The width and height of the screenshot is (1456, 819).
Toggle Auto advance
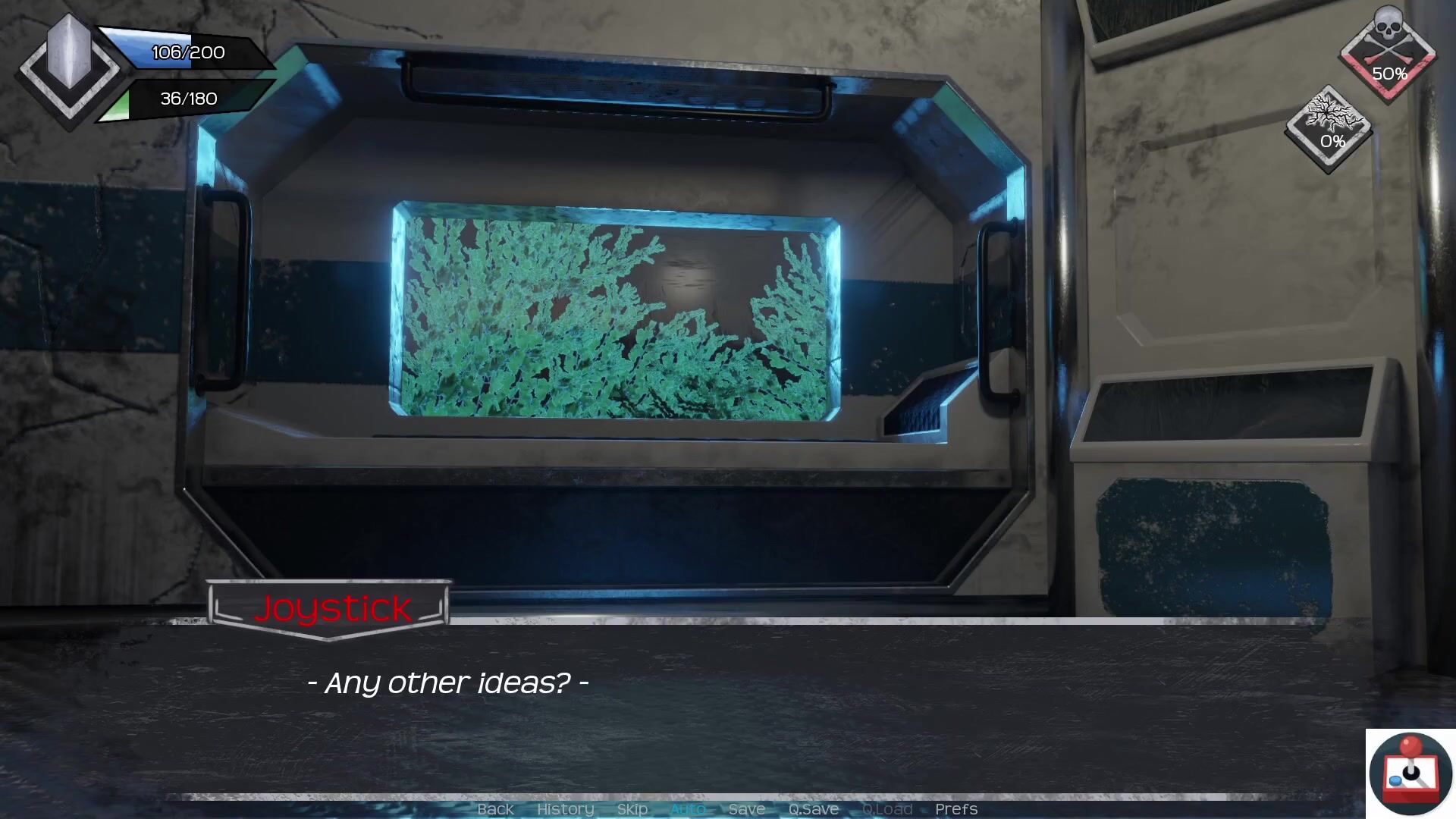point(688,809)
